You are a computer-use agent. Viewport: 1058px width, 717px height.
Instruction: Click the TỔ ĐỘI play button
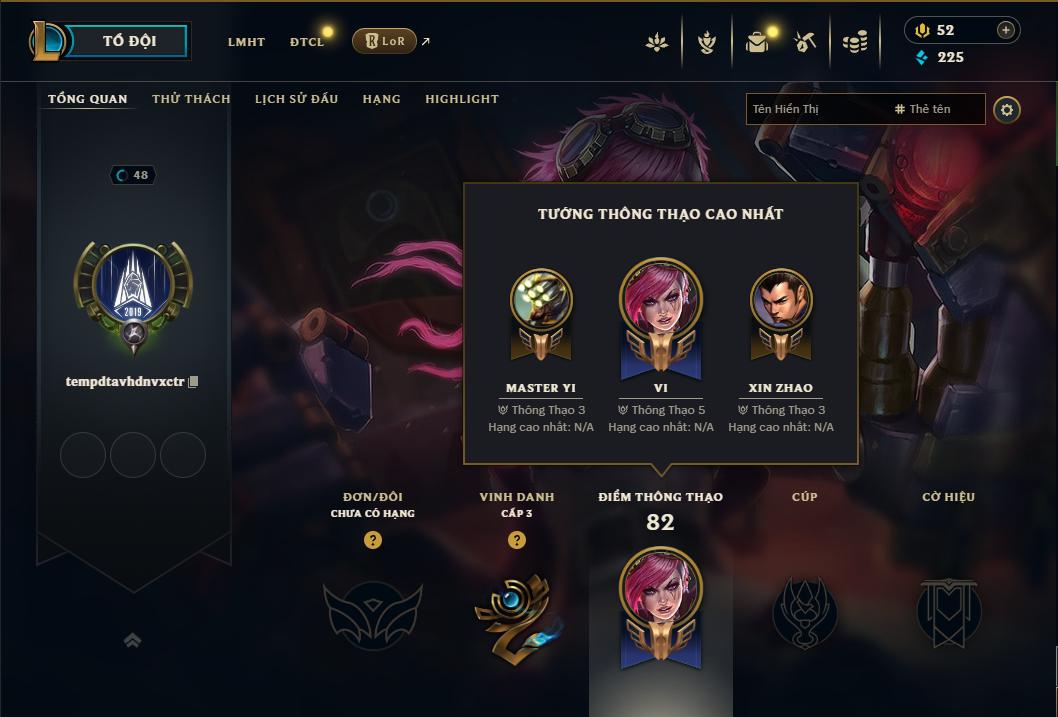coord(129,41)
